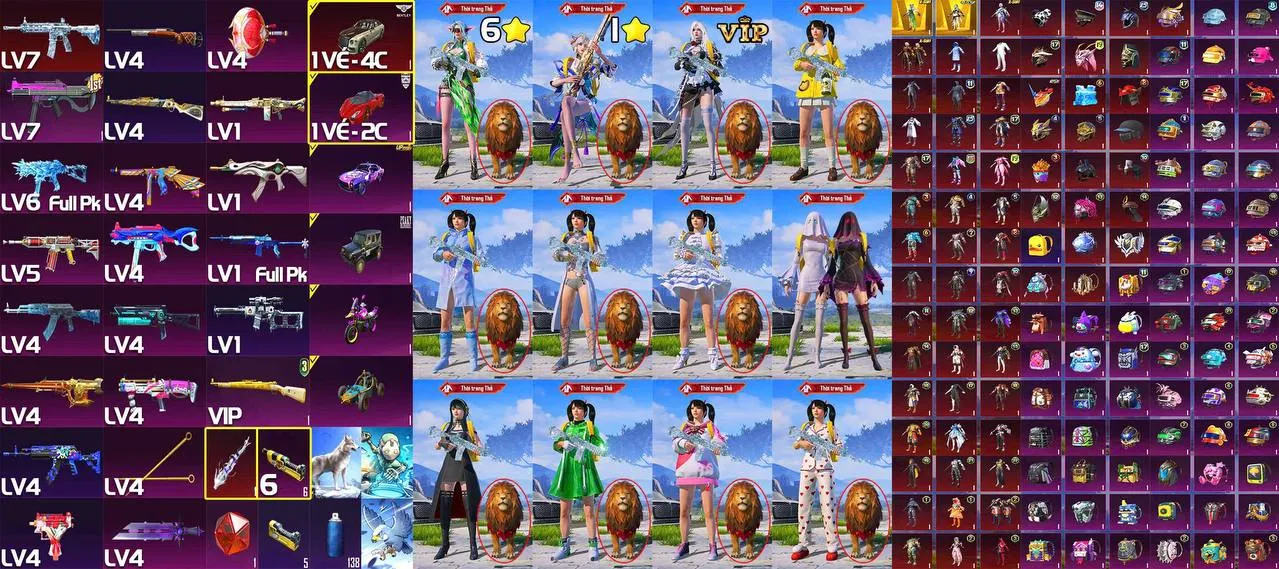Select the yellow duck backpack tile

click(x=1039, y=245)
